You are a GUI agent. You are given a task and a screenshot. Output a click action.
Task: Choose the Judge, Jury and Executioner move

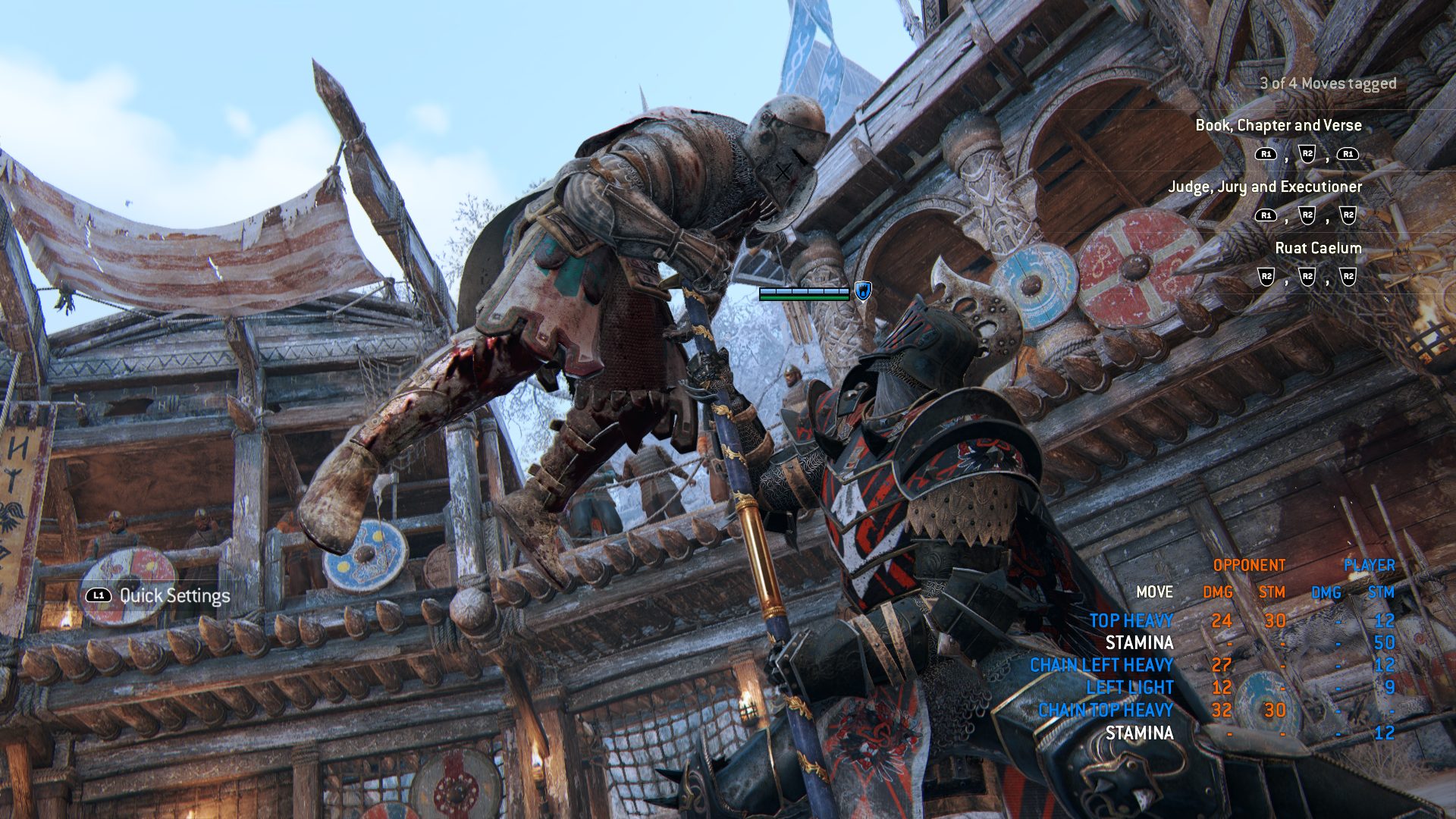[1264, 187]
